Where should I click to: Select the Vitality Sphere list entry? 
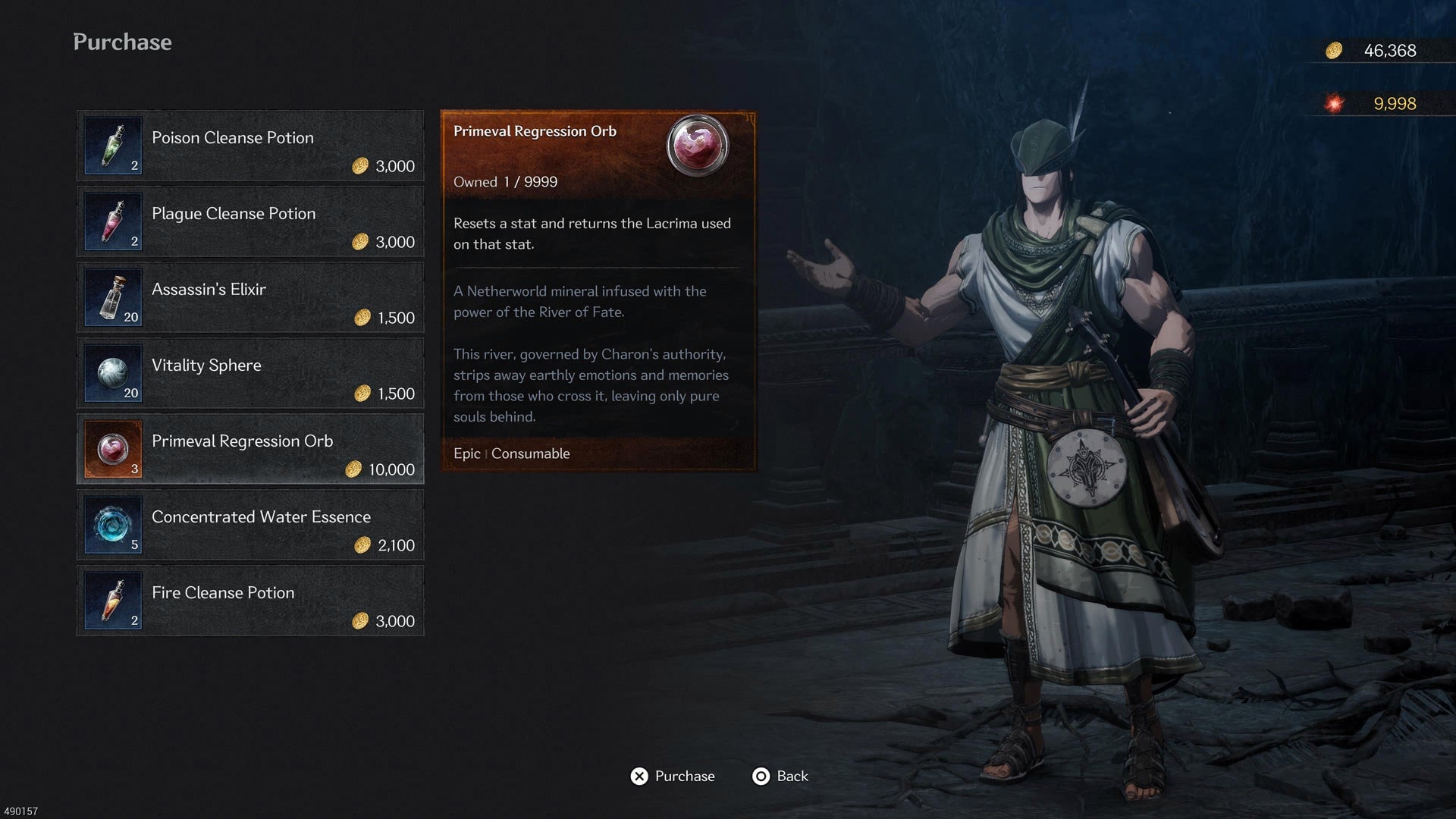[250, 373]
